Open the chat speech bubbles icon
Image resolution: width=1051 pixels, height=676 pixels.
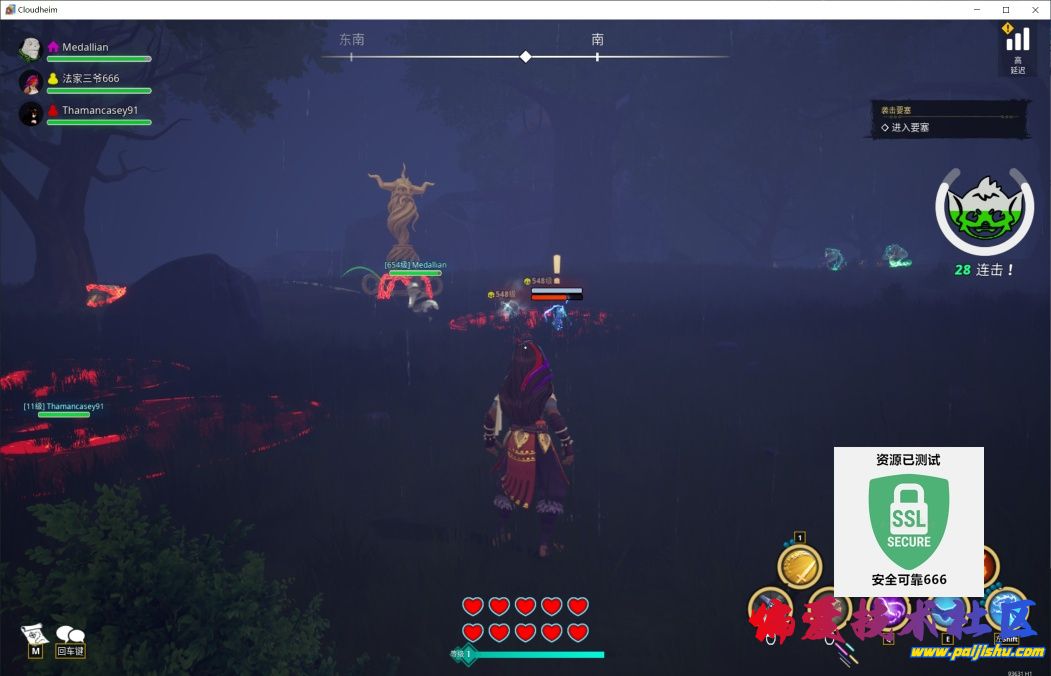coord(70,634)
